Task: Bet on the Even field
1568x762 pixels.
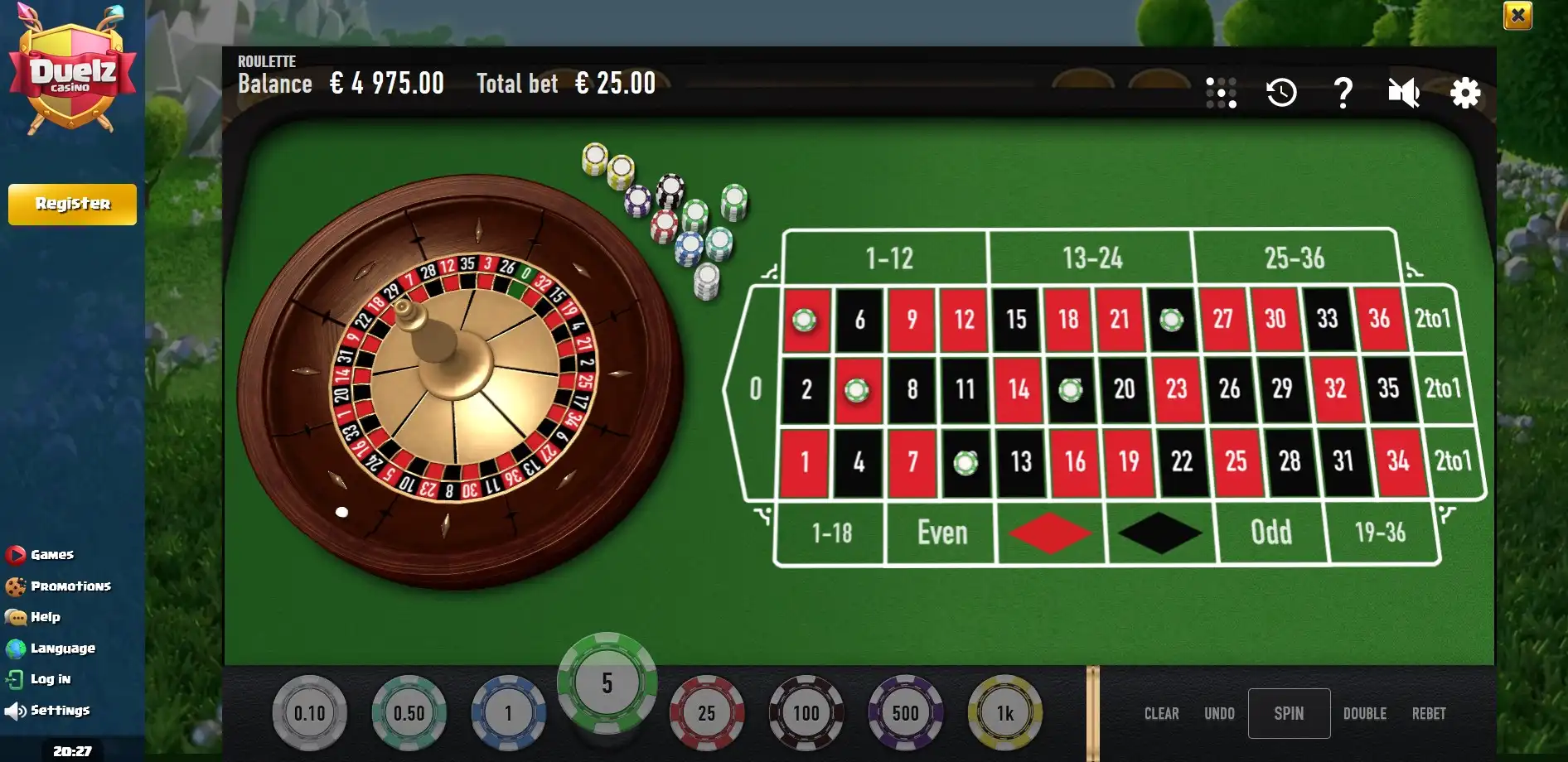Action: click(x=941, y=533)
